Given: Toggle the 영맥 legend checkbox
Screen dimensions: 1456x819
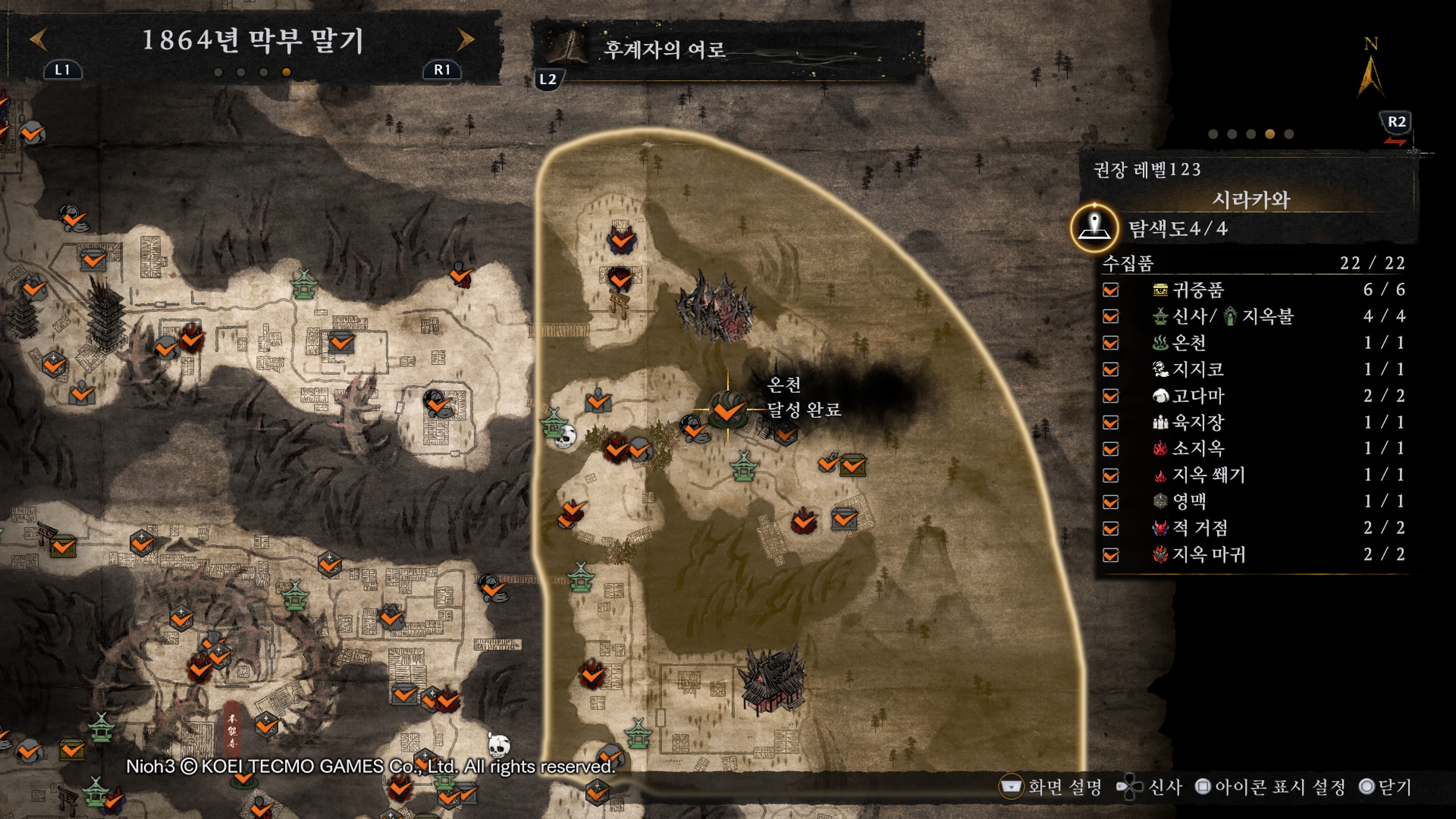Looking at the screenshot, I should 1111,501.
